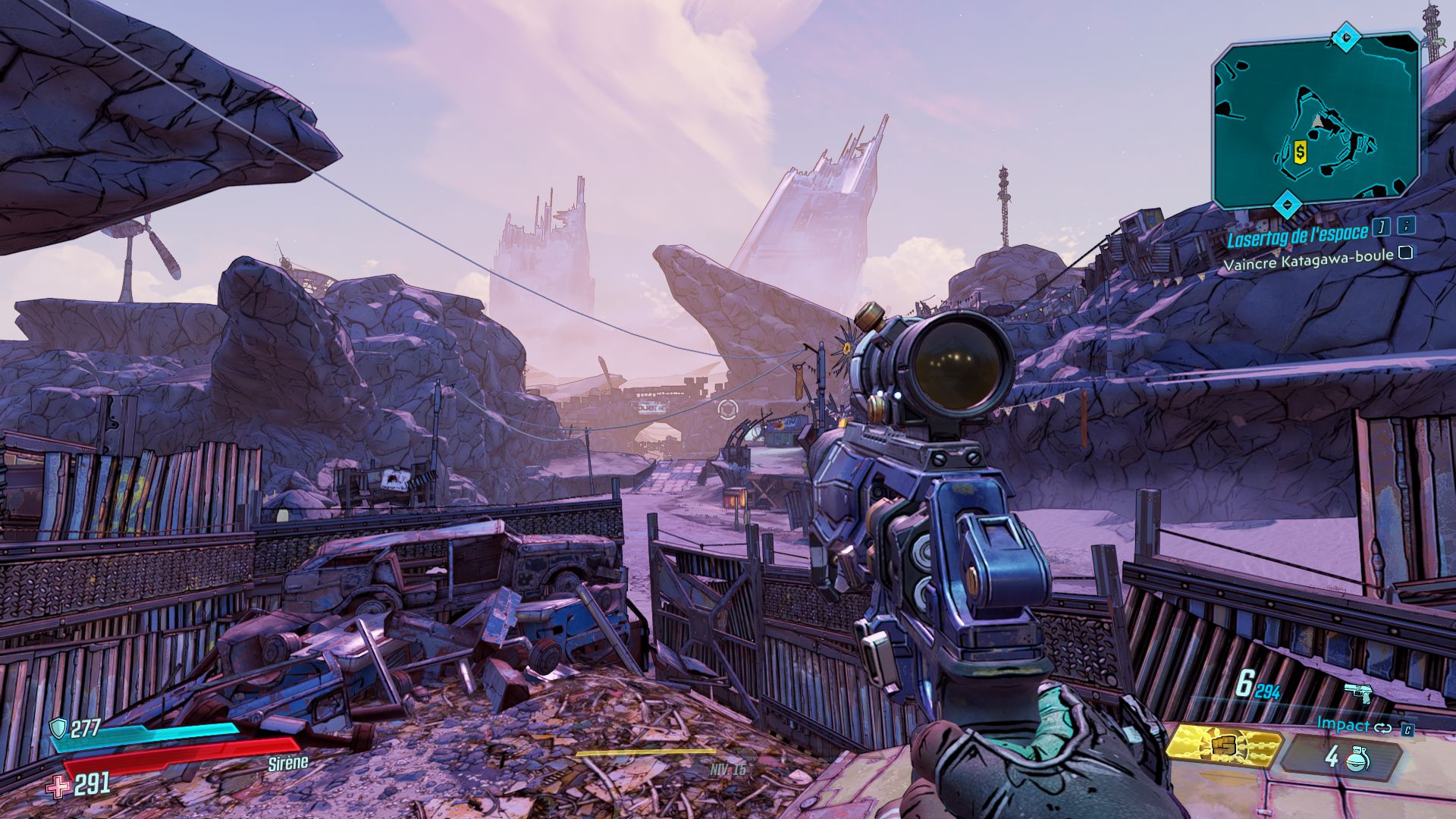1456x819 pixels.
Task: Click the shield icon beside 277
Action: click(x=58, y=730)
